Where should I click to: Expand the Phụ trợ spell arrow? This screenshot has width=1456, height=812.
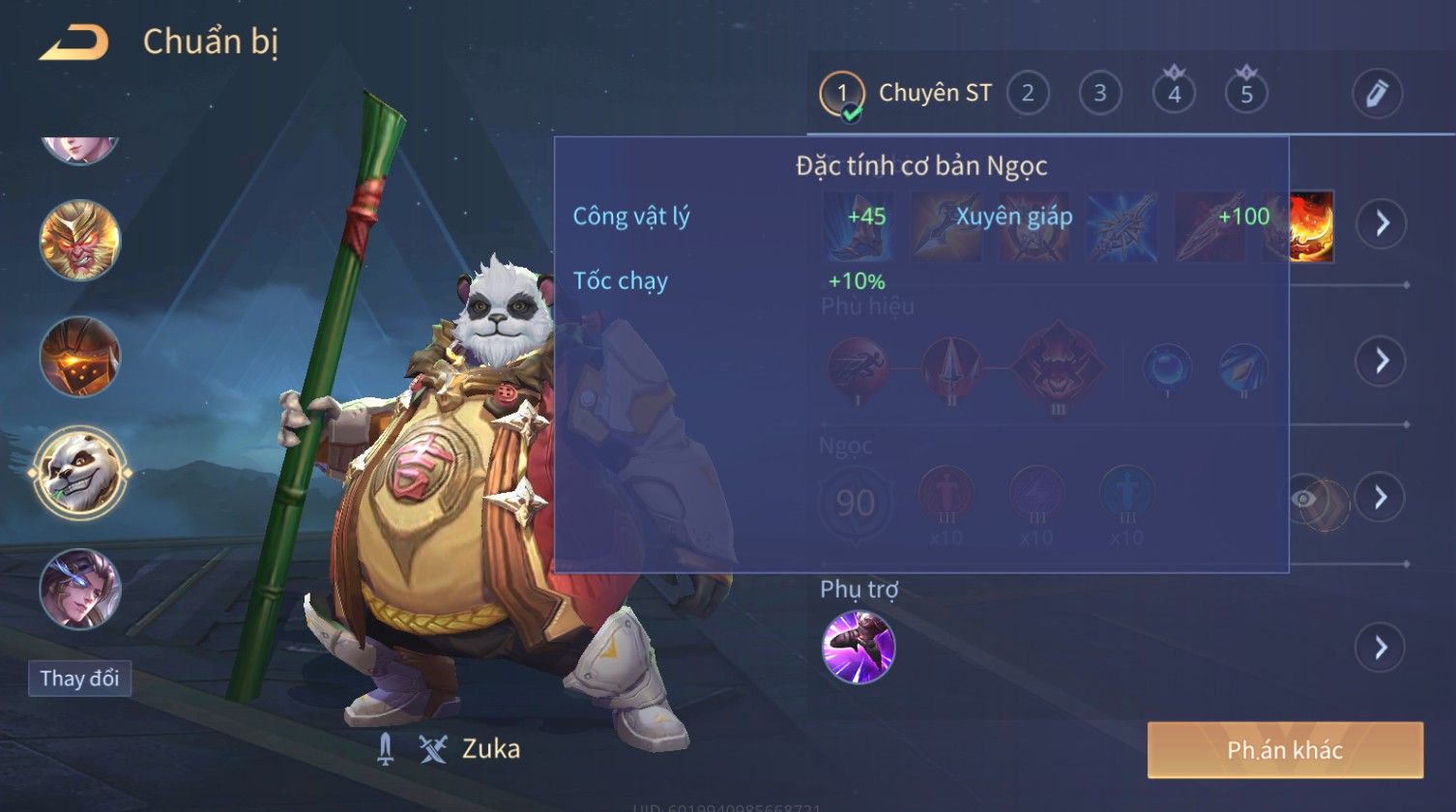click(1381, 647)
